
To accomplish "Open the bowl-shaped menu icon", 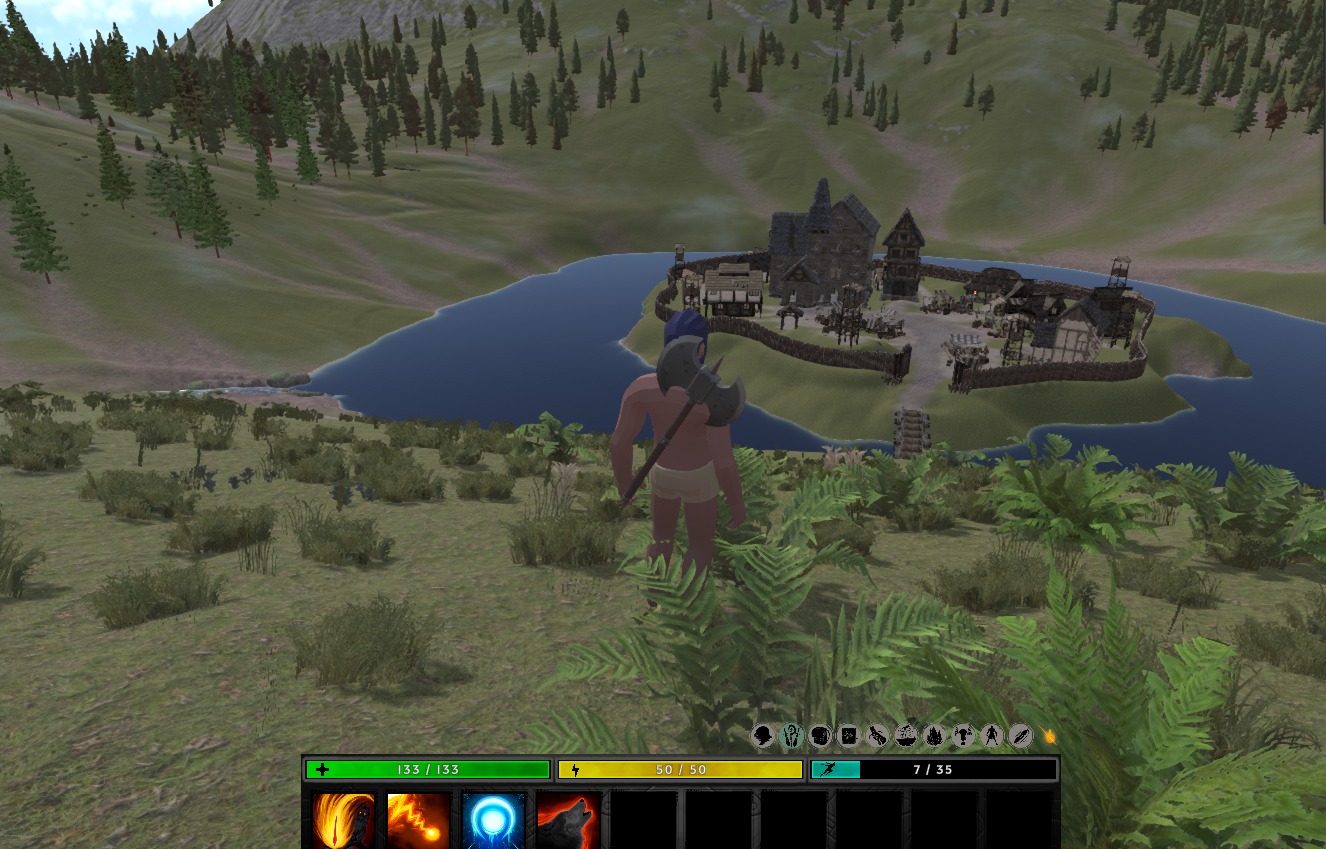I will click(x=906, y=736).
